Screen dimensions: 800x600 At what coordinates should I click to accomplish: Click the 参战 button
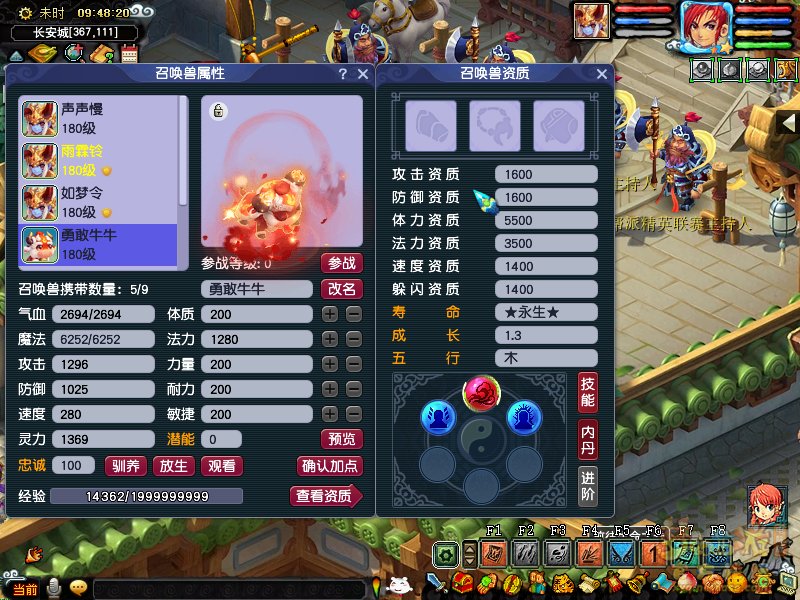341,263
